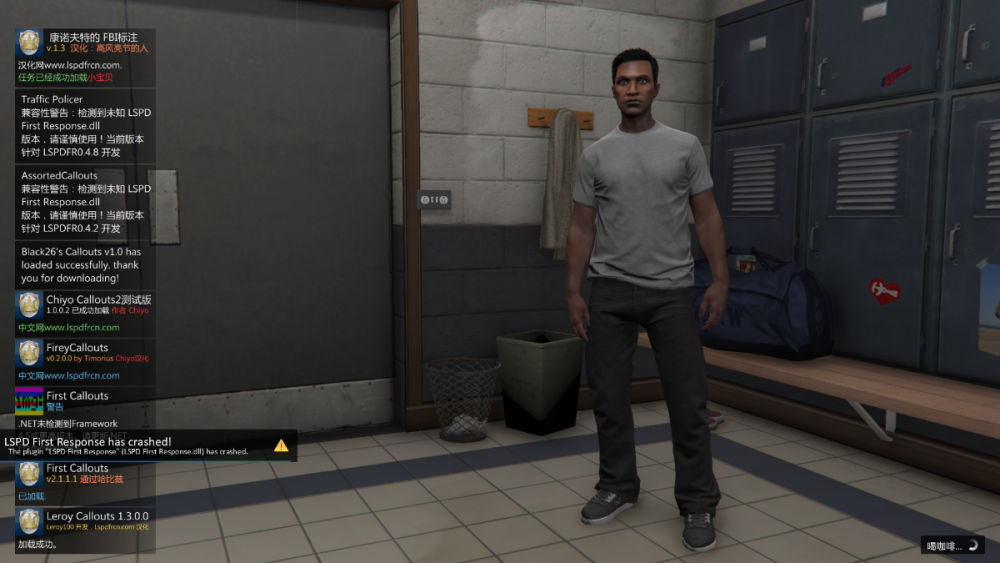Image resolution: width=1000 pixels, height=563 pixels.
Task: Open the AssortedCallouts compatibility warning notification
Action: click(85, 202)
